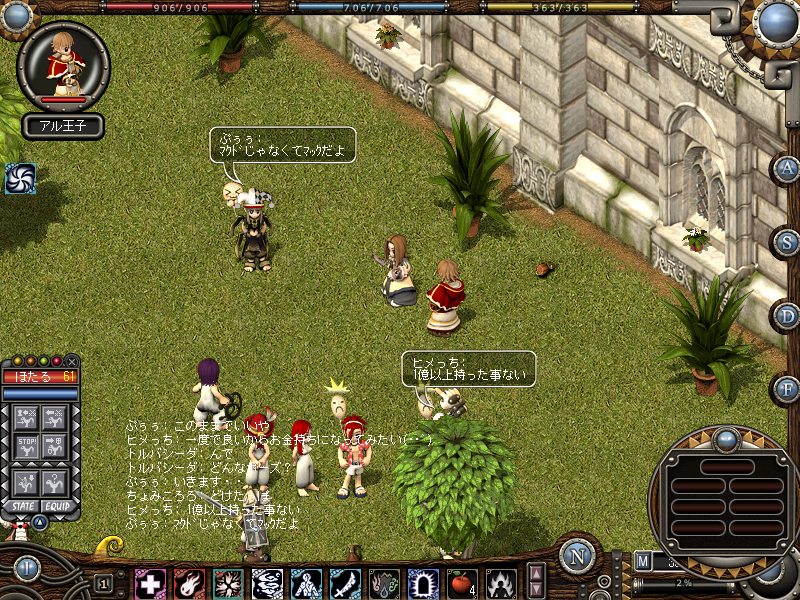
Task: Click the round A shortcut button
Action: click(786, 168)
